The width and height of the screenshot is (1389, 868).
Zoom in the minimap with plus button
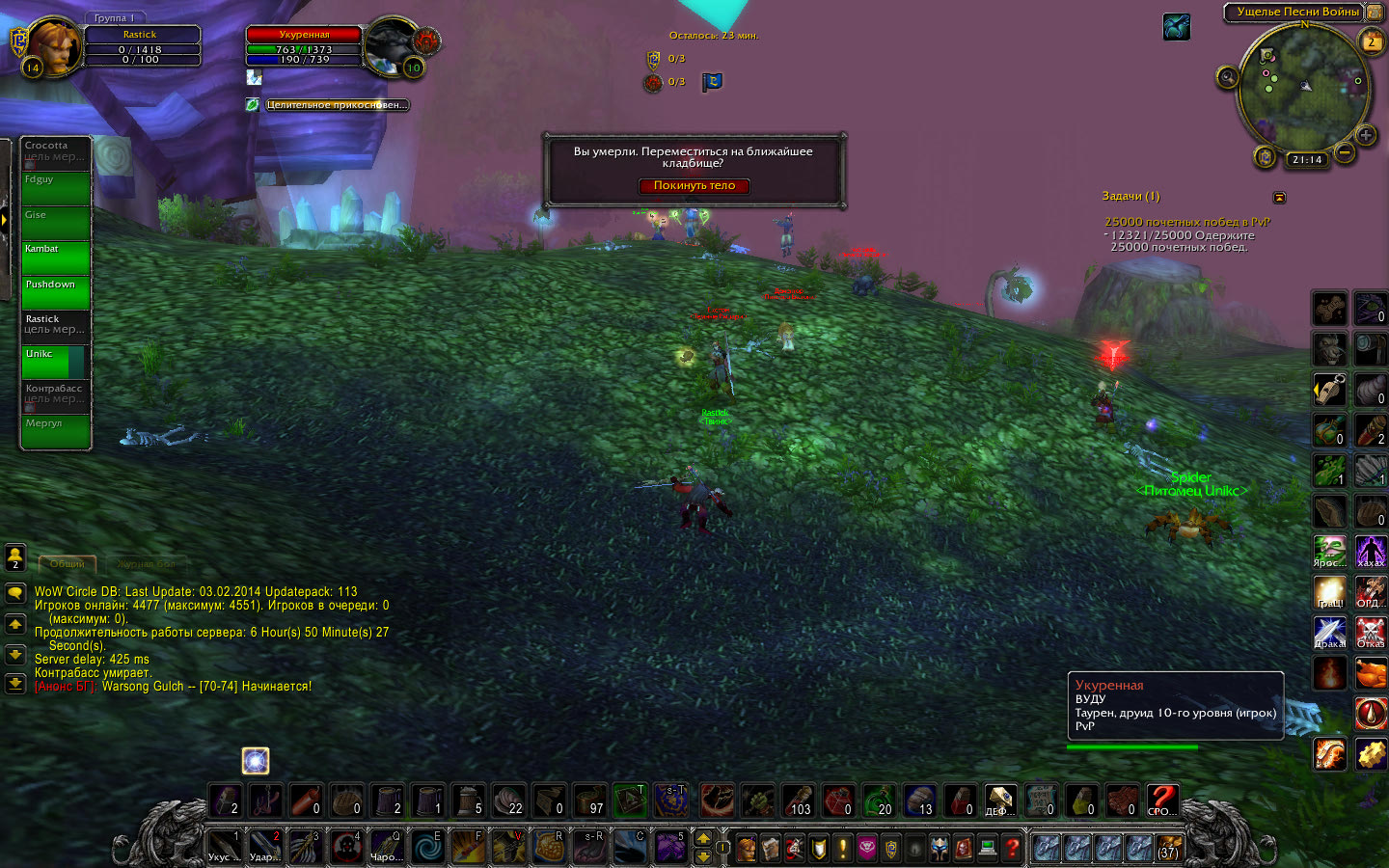click(1365, 135)
